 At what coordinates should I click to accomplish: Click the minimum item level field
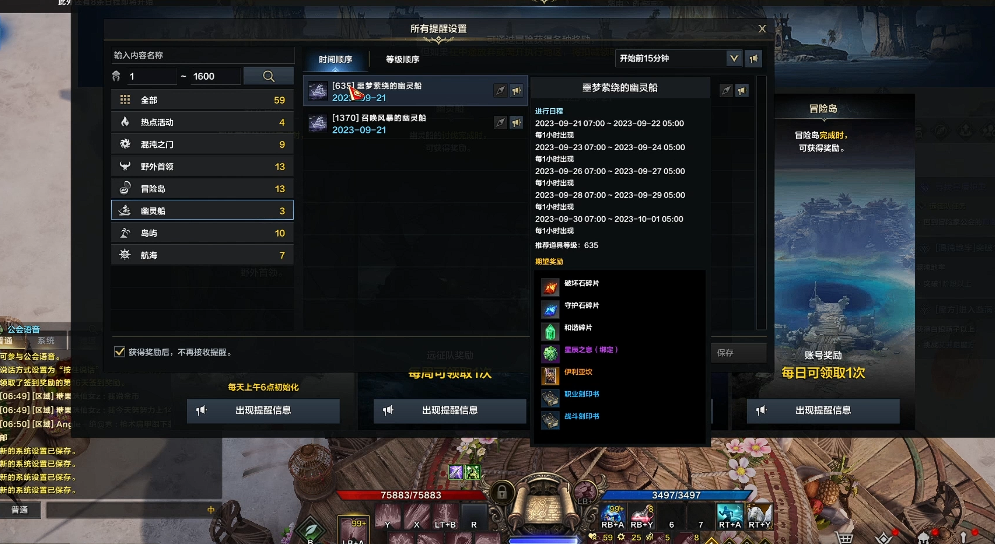150,76
